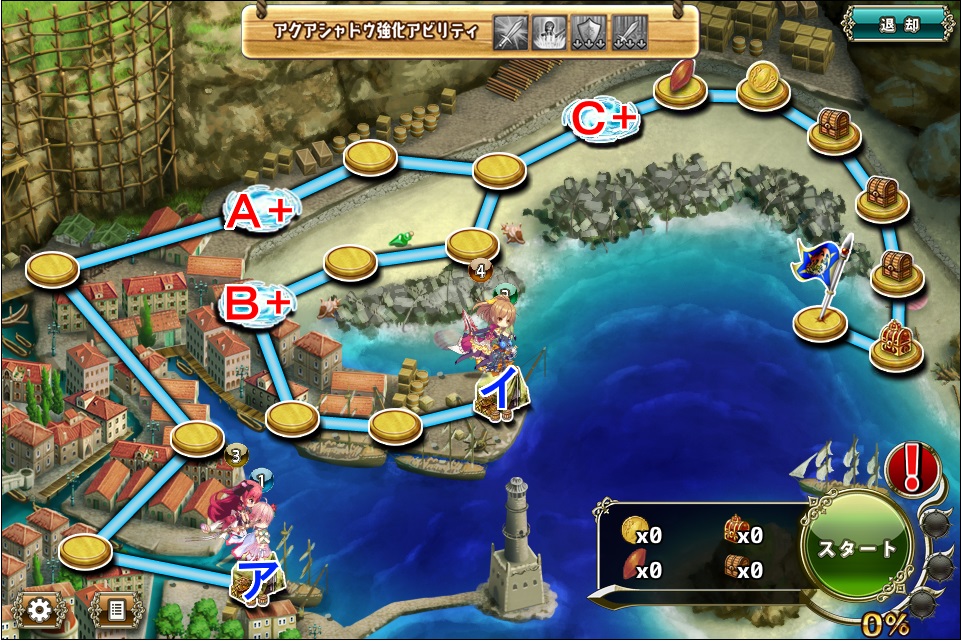This screenshot has width=962, height=641.
Task: Open the list log icon
Action: [115, 609]
